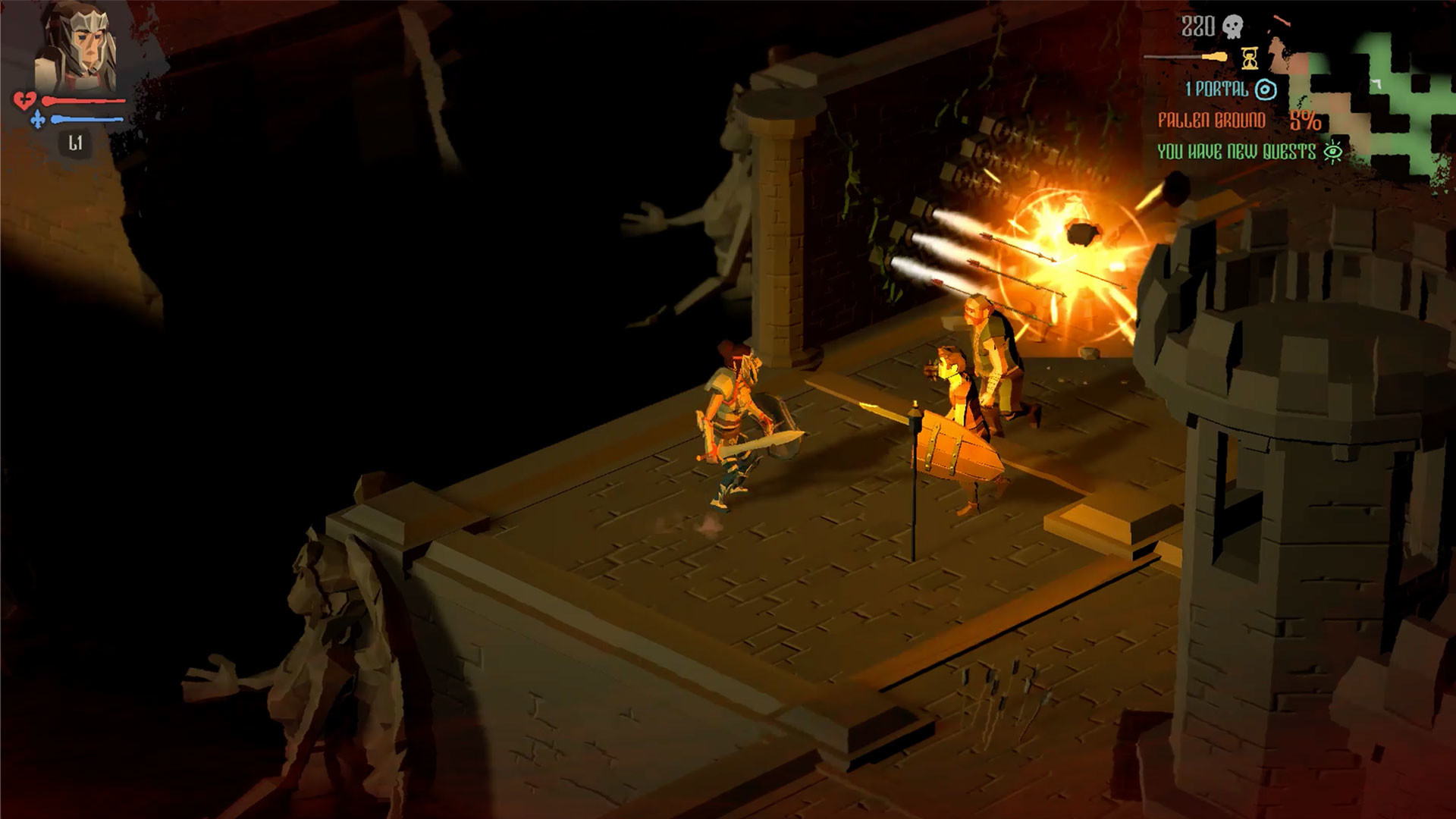Click the L1 level badge
This screenshot has width=1456, height=819.
click(76, 142)
